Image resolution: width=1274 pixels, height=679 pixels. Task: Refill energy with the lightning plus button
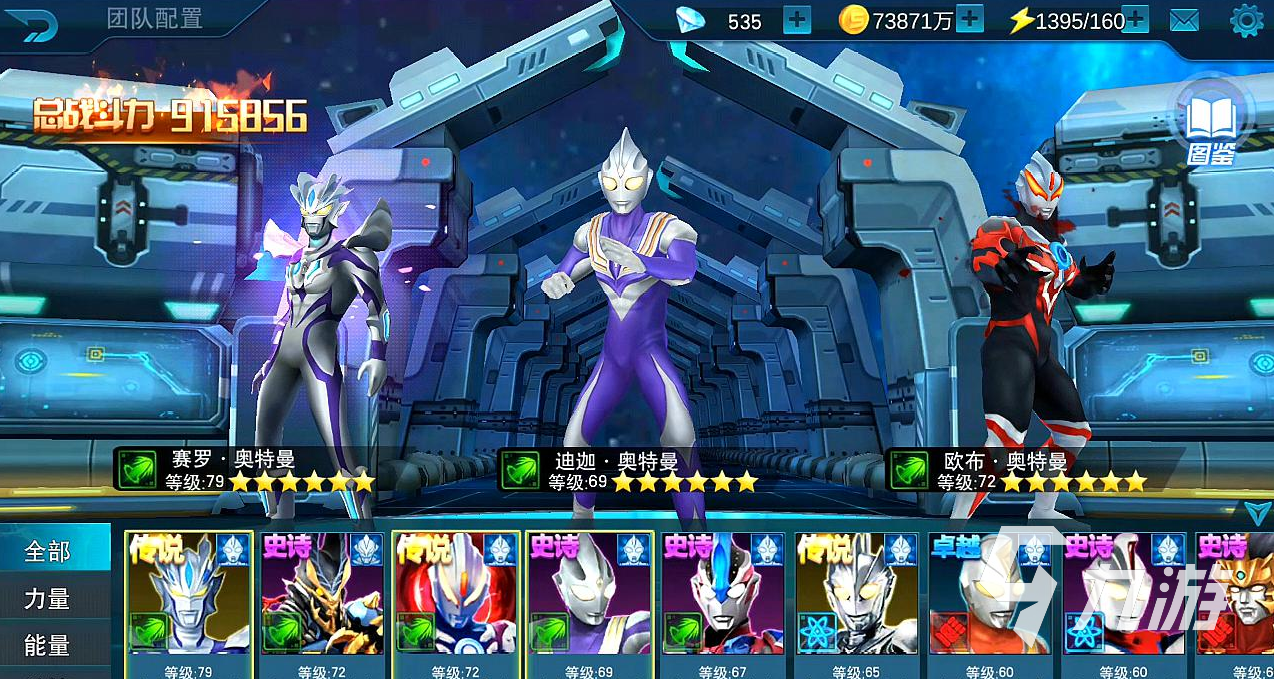click(1134, 20)
